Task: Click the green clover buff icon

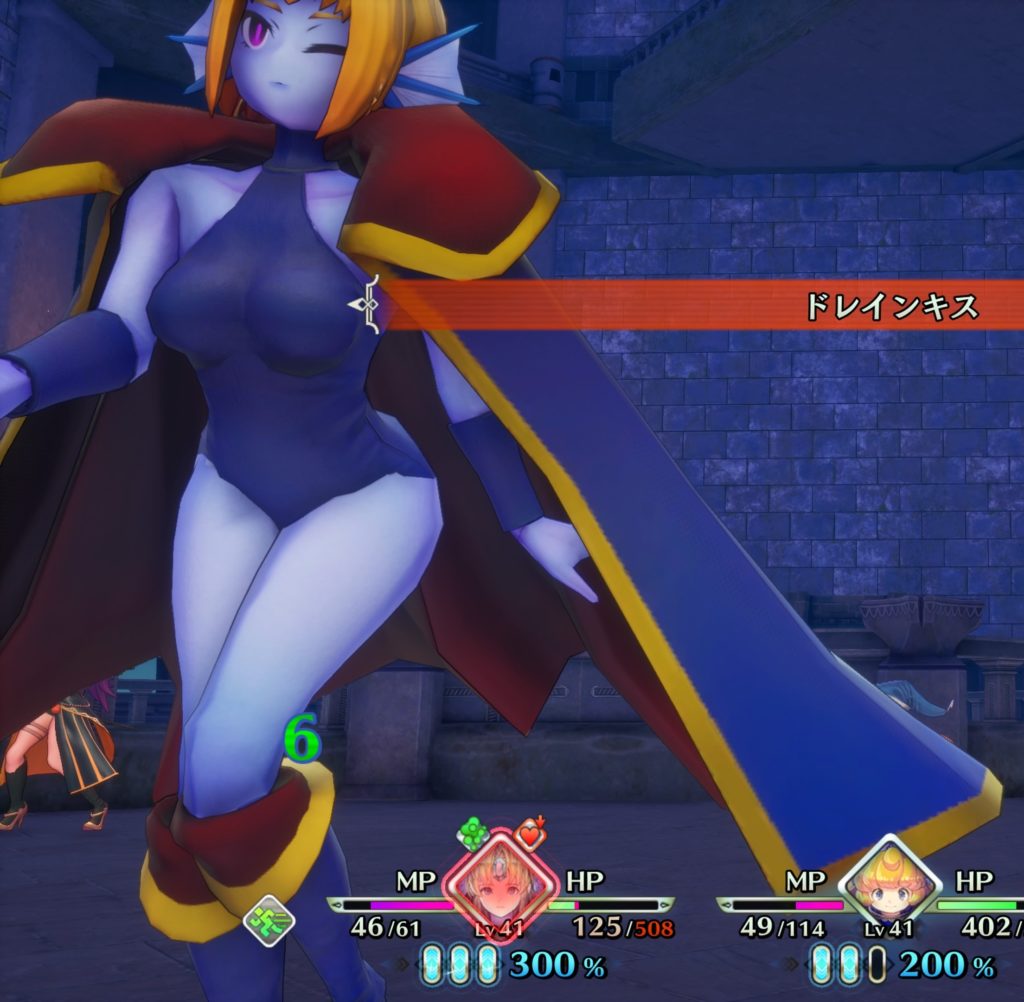Action: click(474, 833)
